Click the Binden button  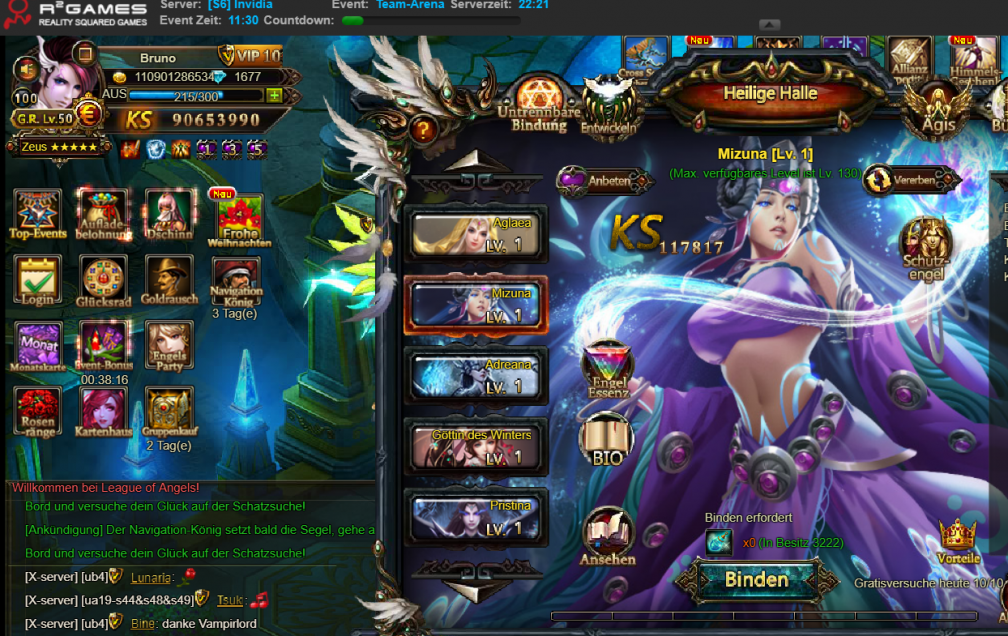(x=756, y=580)
